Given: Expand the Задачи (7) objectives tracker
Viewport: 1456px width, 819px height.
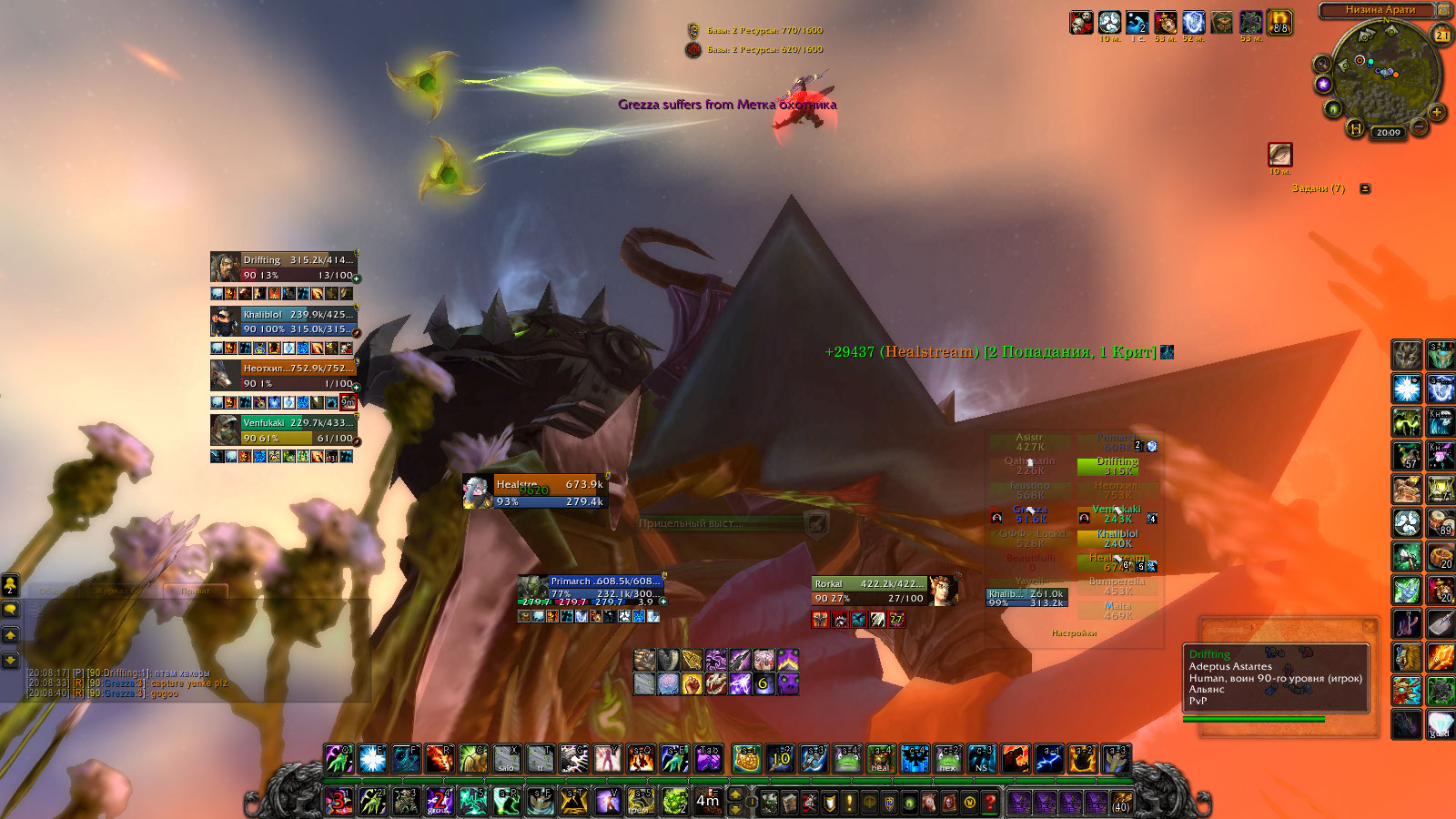Looking at the screenshot, I should (1365, 188).
